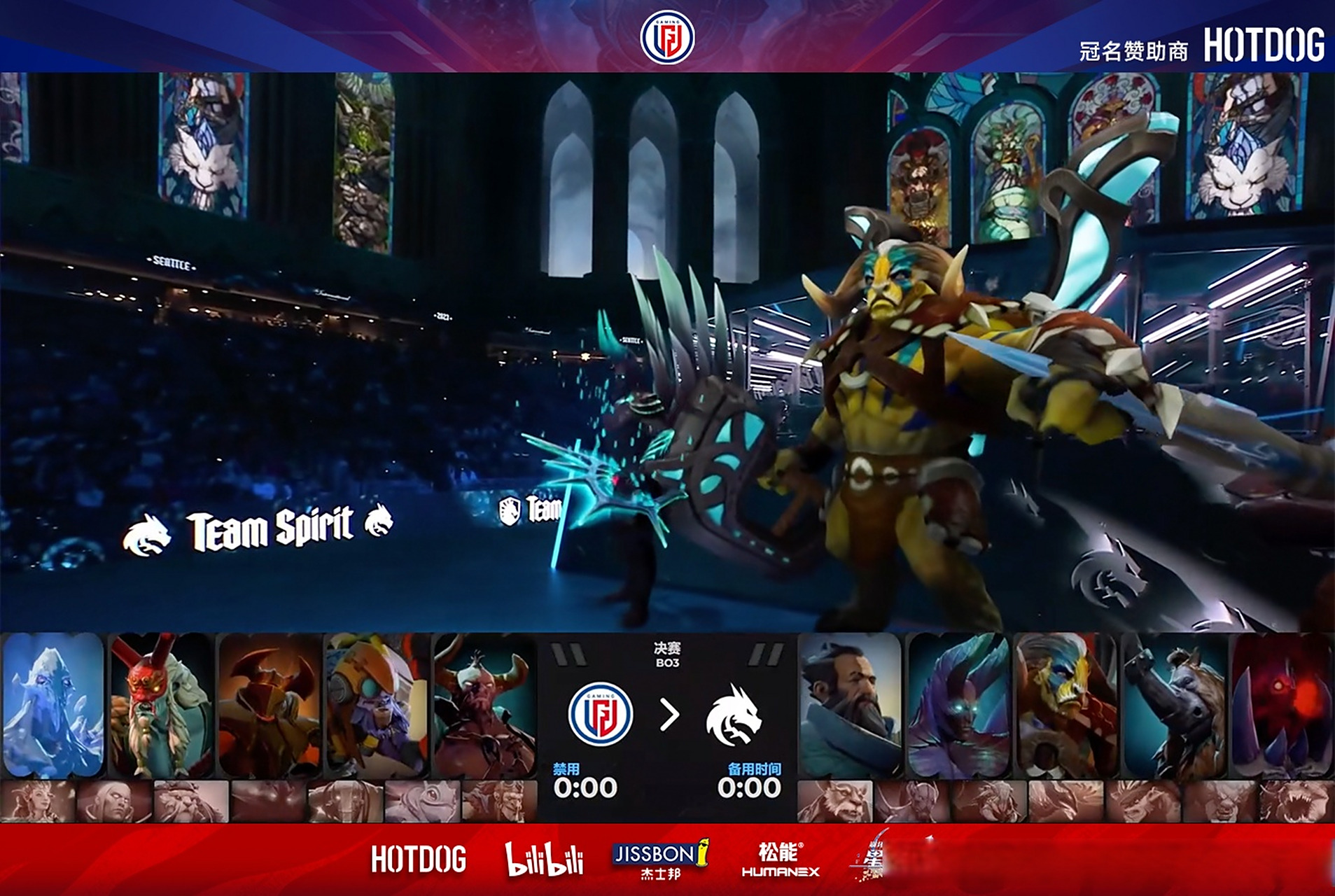1335x896 pixels.
Task: Open the bilibili sponsor logo
Action: [544, 859]
